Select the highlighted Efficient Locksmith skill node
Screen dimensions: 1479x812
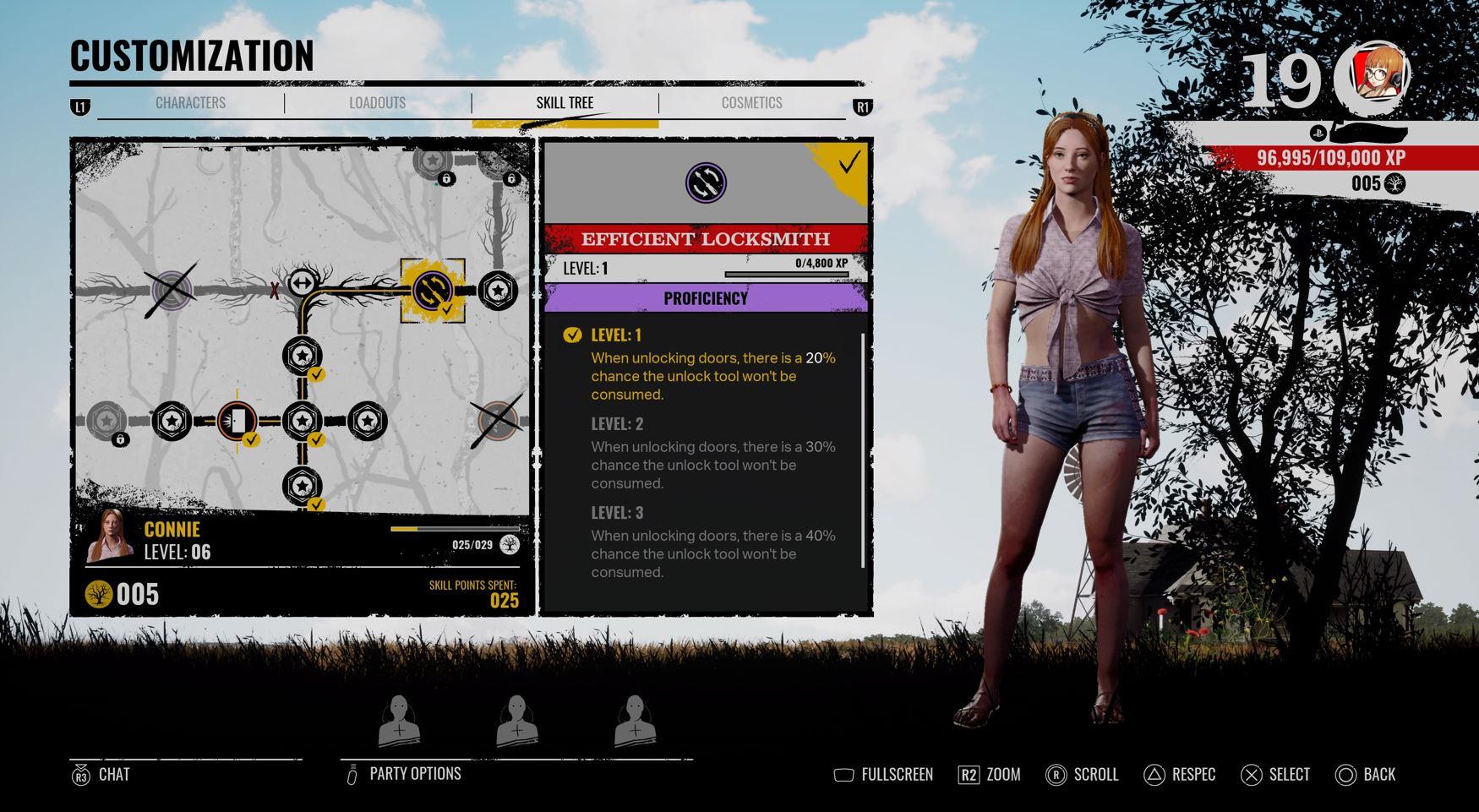432,290
